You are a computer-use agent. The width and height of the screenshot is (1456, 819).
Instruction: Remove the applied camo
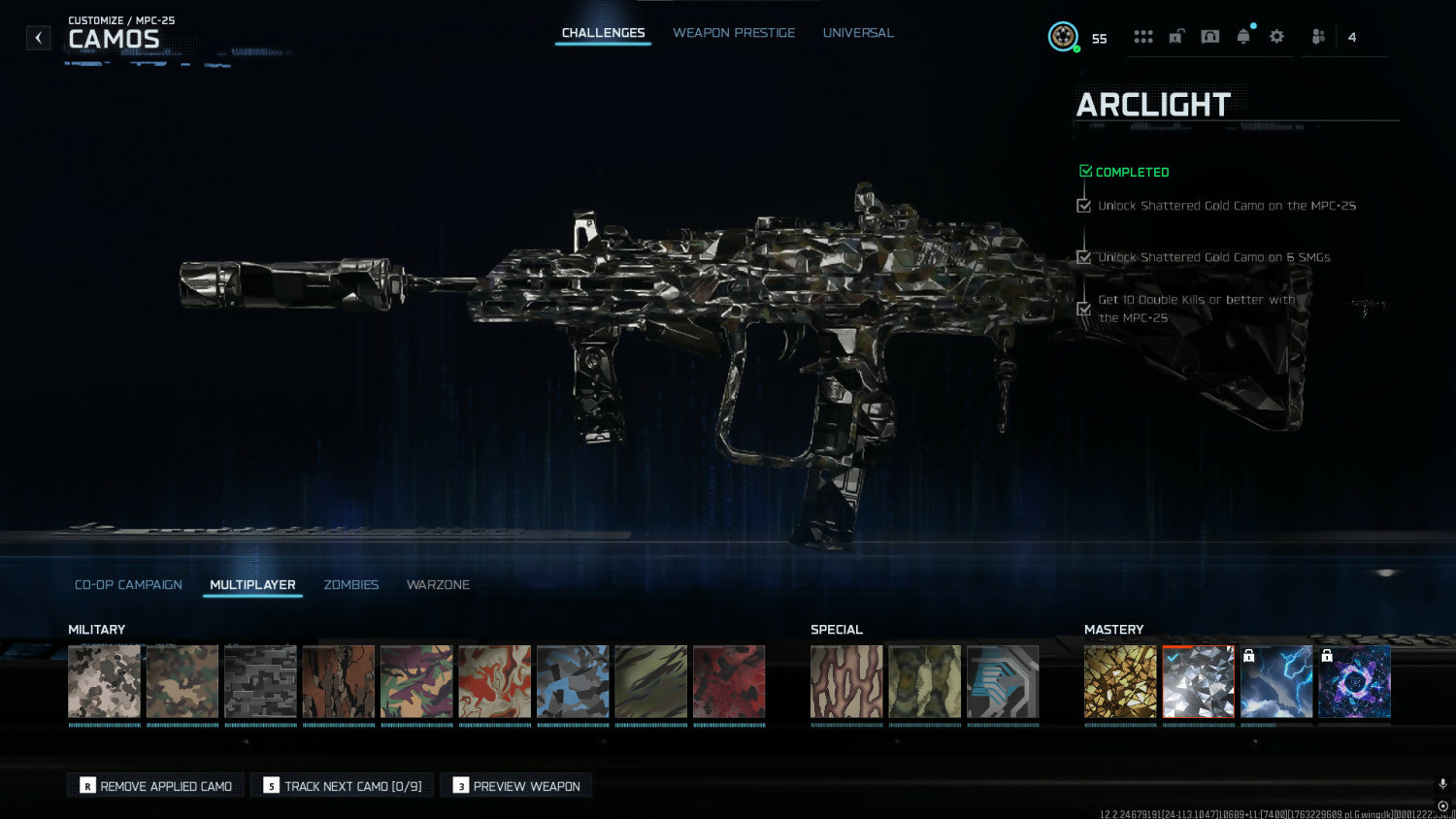click(x=156, y=786)
